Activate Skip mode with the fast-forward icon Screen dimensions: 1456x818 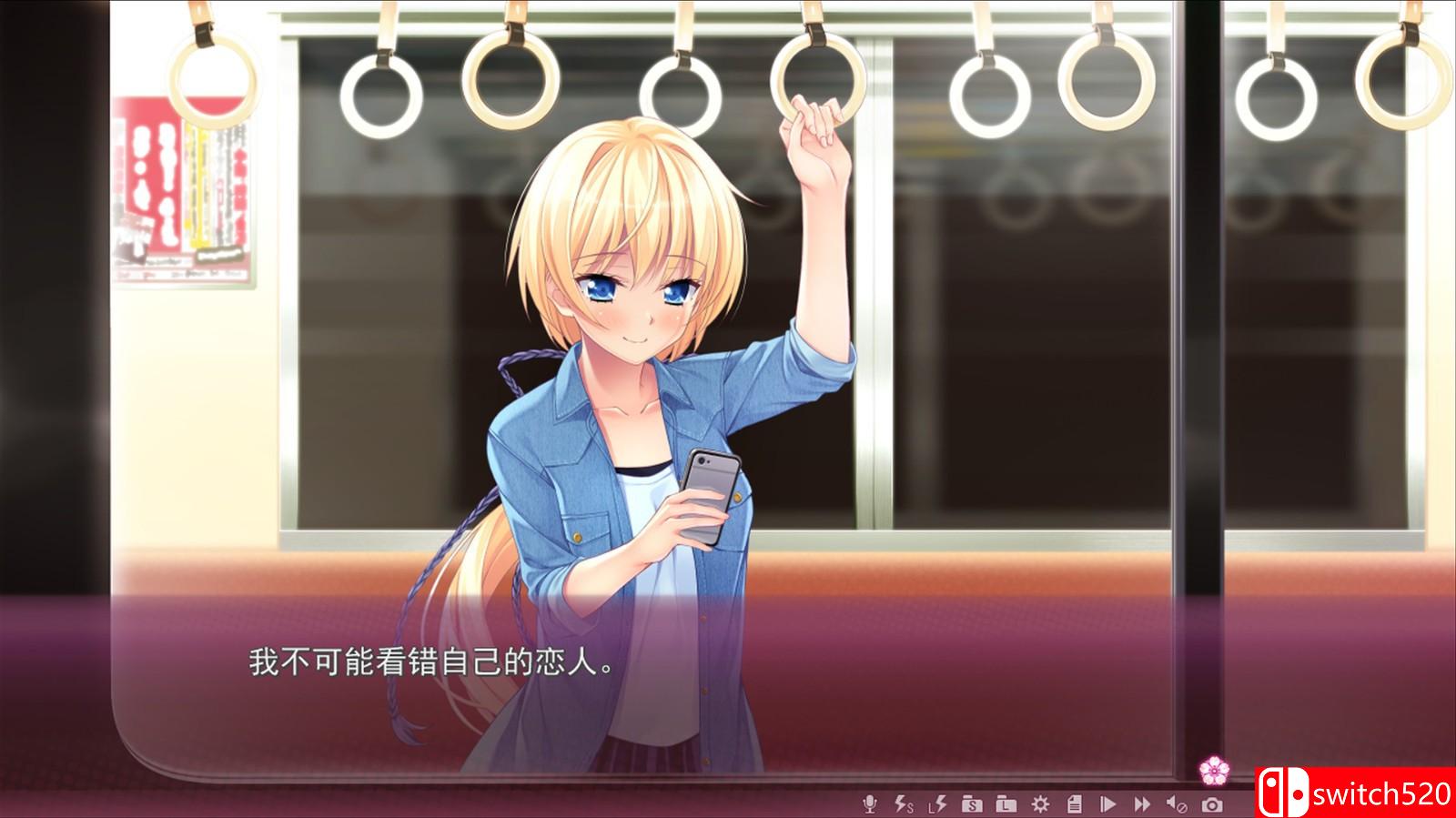coord(1143,804)
